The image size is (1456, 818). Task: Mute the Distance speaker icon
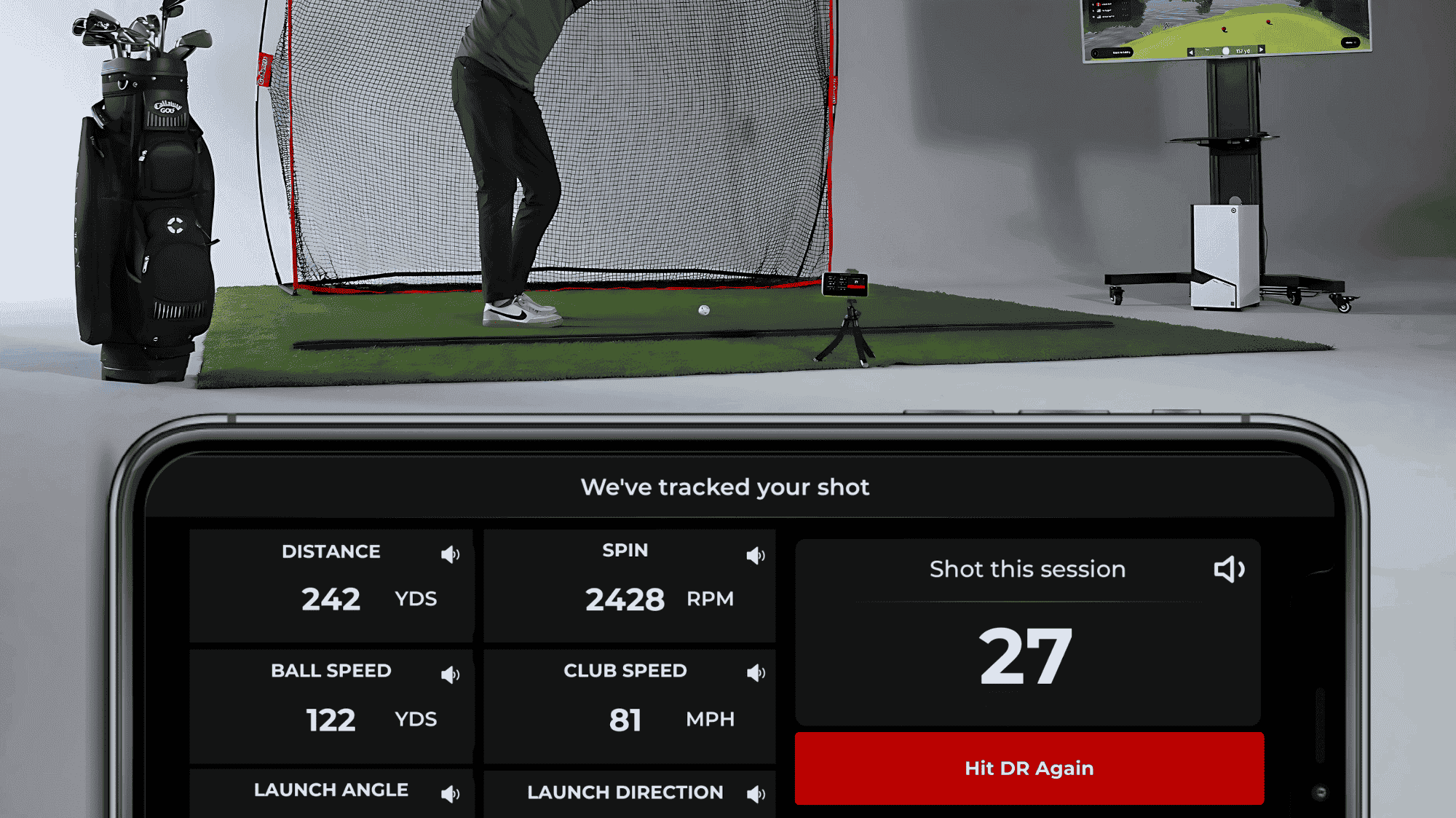451,554
